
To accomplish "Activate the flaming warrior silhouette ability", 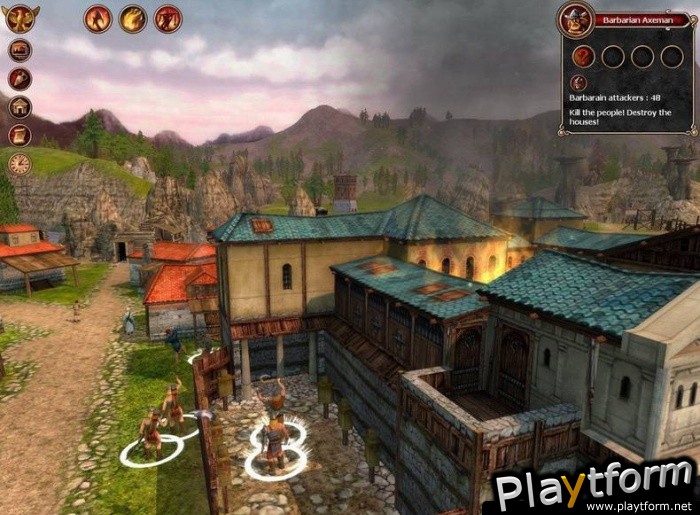I will [x=97, y=18].
